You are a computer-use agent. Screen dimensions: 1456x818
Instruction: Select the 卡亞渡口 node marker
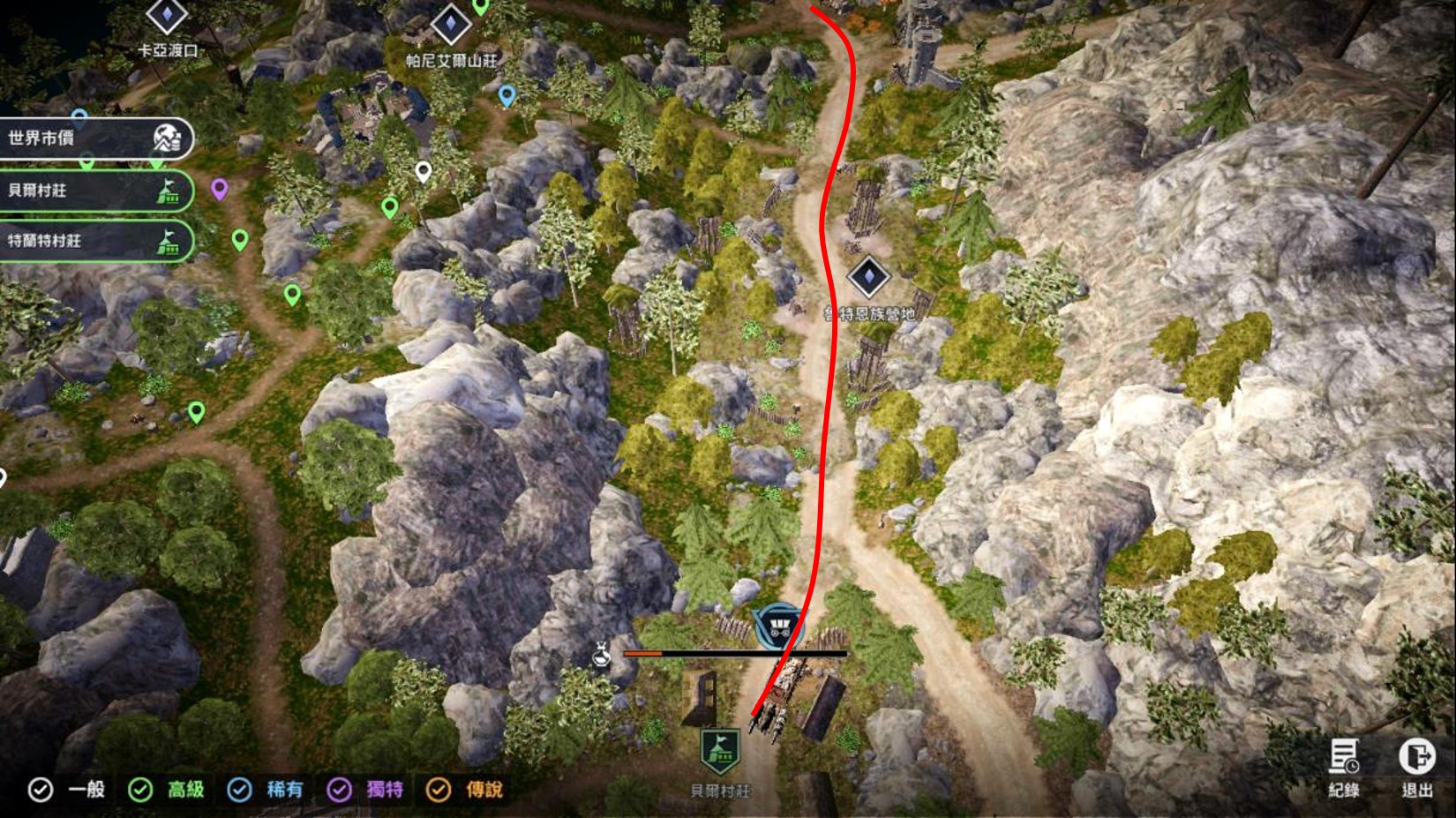click(167, 17)
